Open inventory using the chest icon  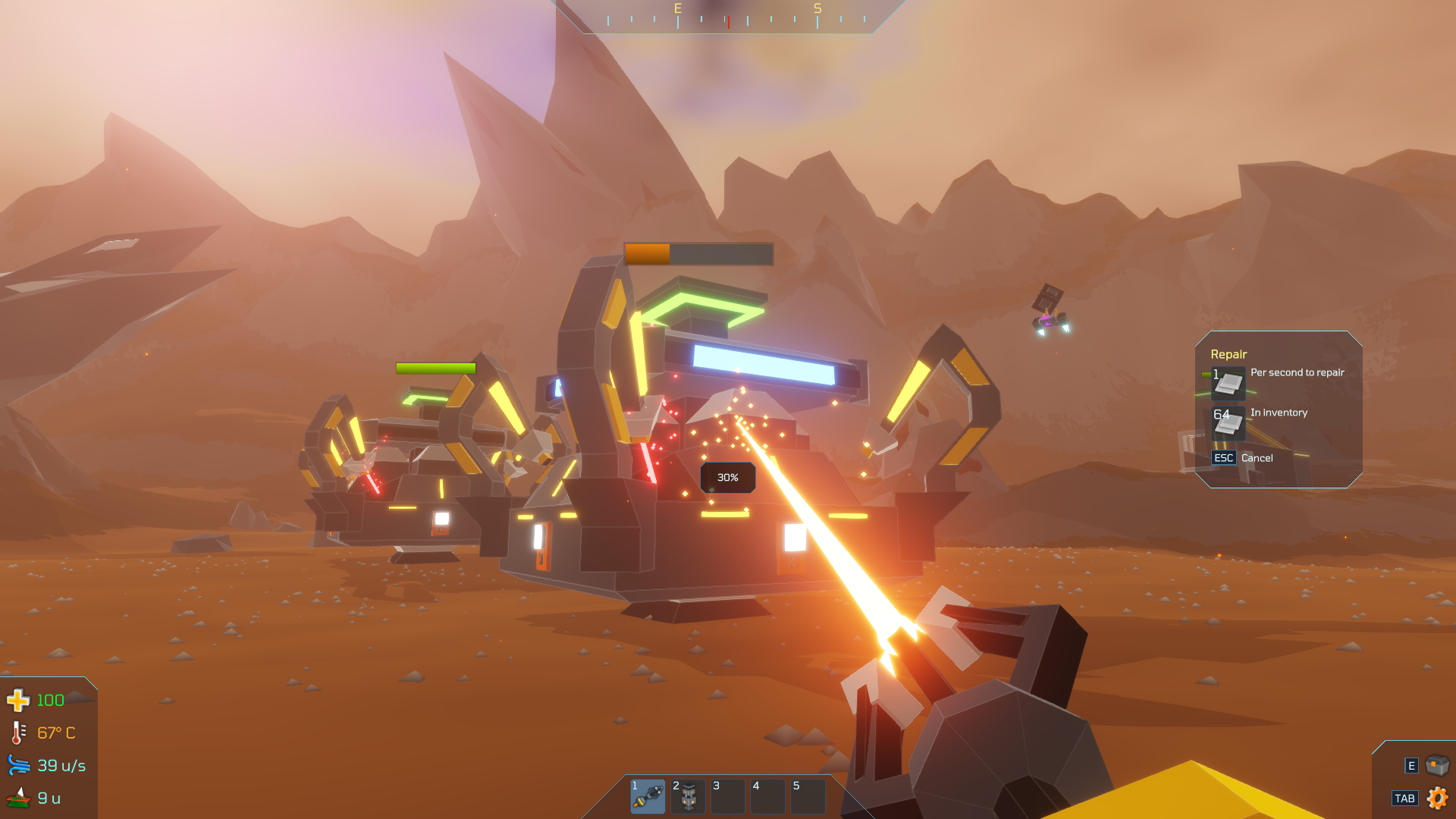pyautogui.click(x=1436, y=764)
